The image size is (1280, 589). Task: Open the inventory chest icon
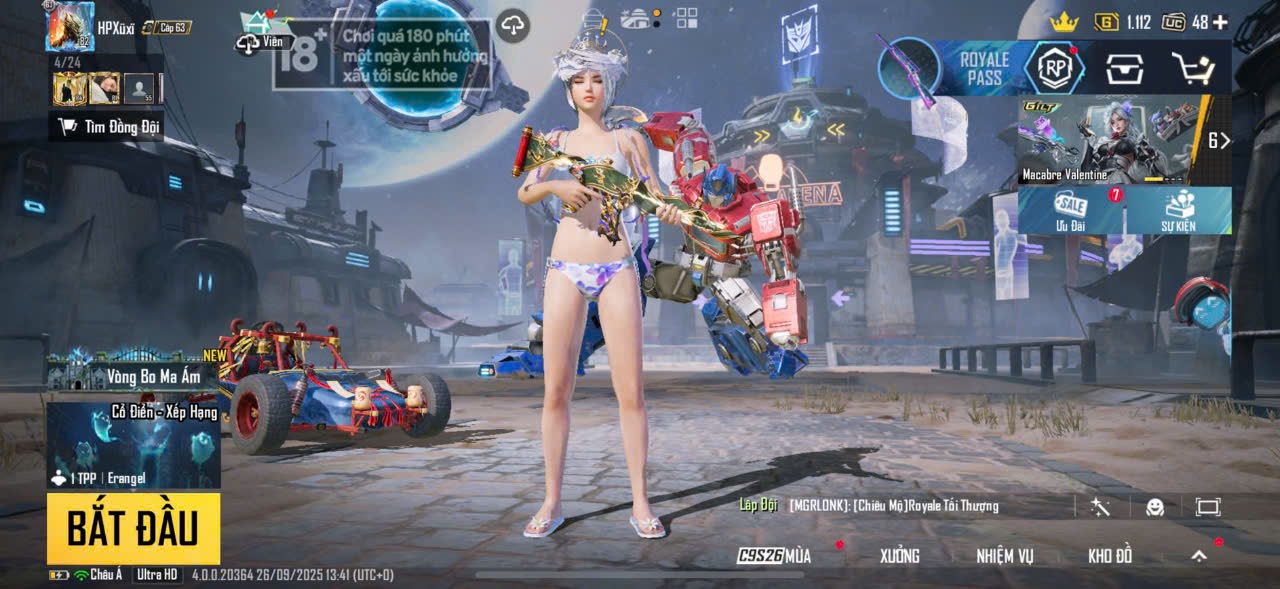click(1124, 68)
